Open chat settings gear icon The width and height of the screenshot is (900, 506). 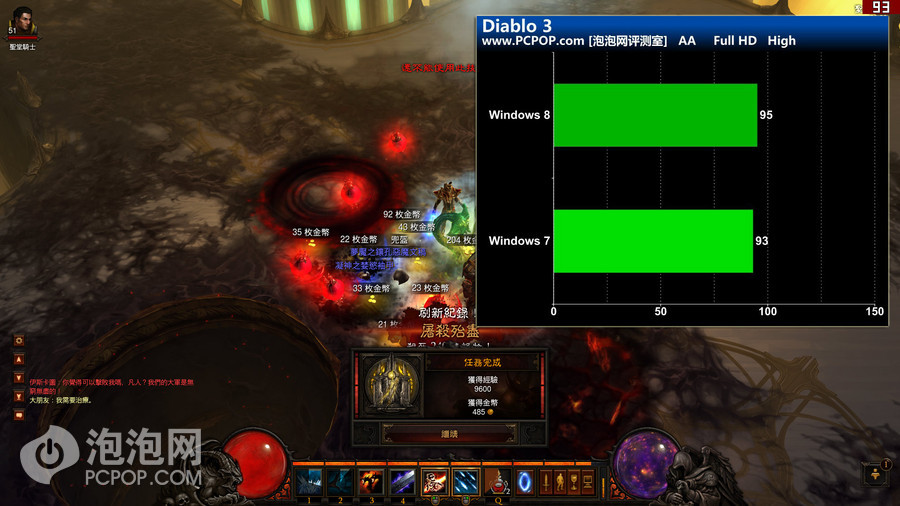(x=19, y=341)
